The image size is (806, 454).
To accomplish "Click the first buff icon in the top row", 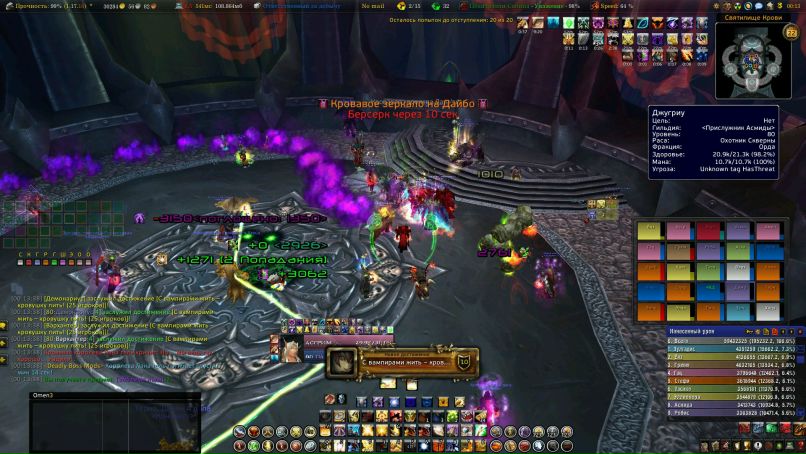I will pos(523,22).
